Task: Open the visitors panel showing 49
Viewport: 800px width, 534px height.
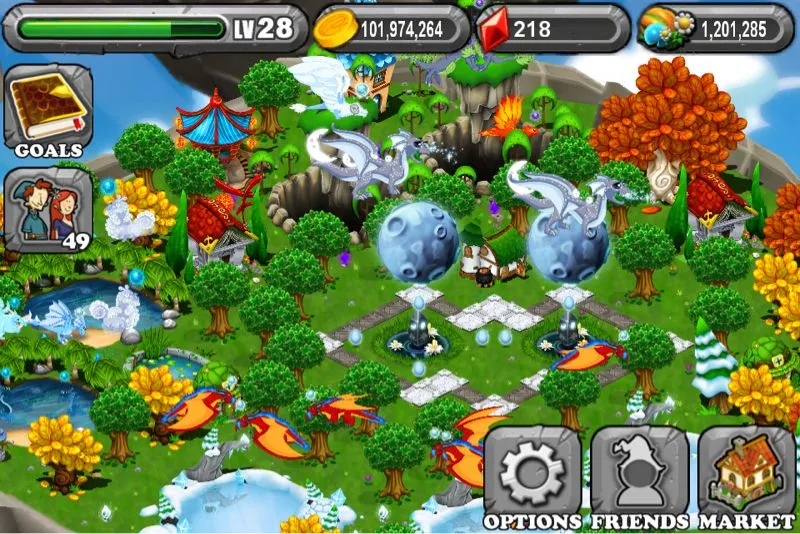Action: pos(47,211)
